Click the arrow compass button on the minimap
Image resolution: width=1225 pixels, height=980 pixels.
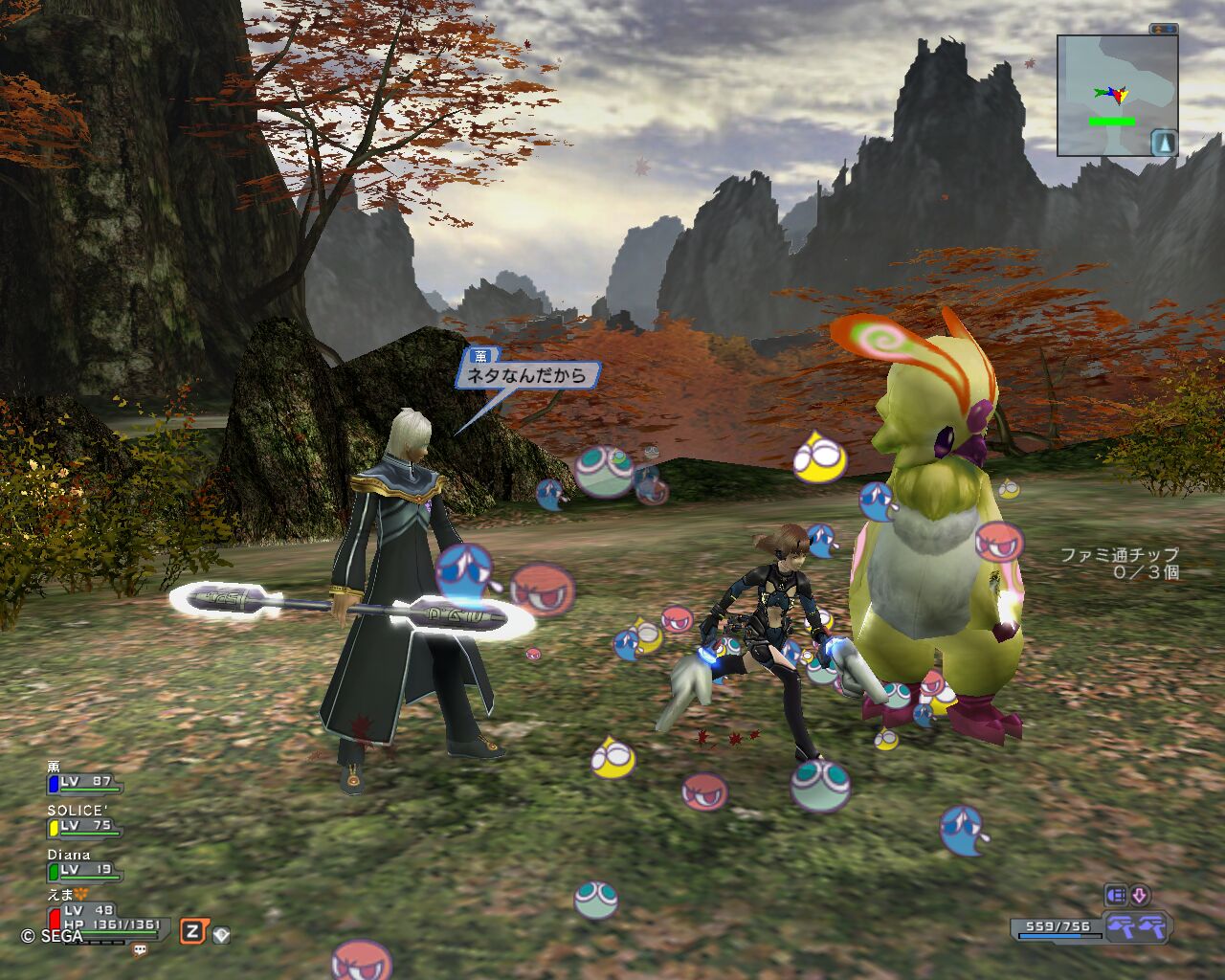point(1164,143)
